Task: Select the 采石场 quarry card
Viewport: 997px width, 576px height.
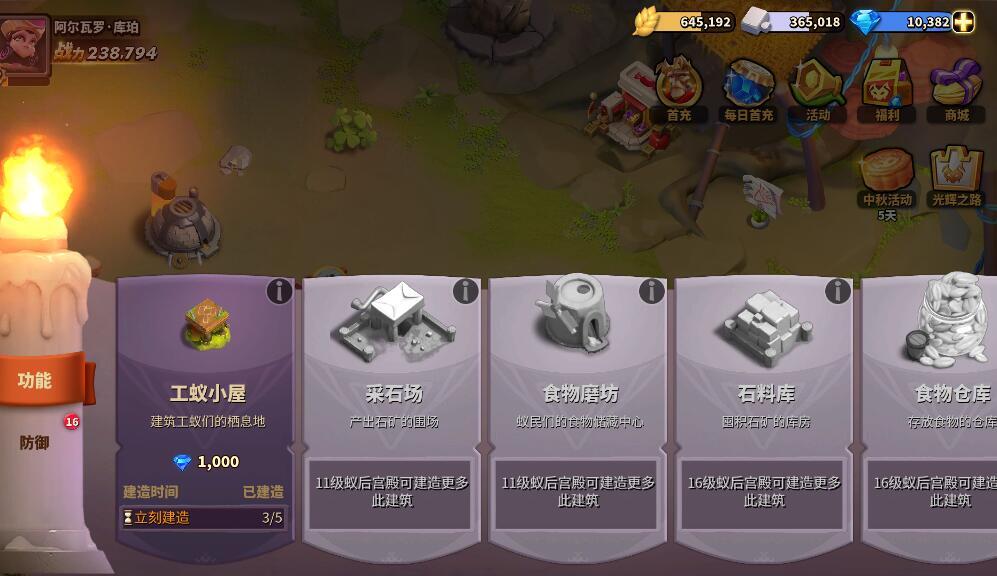Action: coord(393,370)
